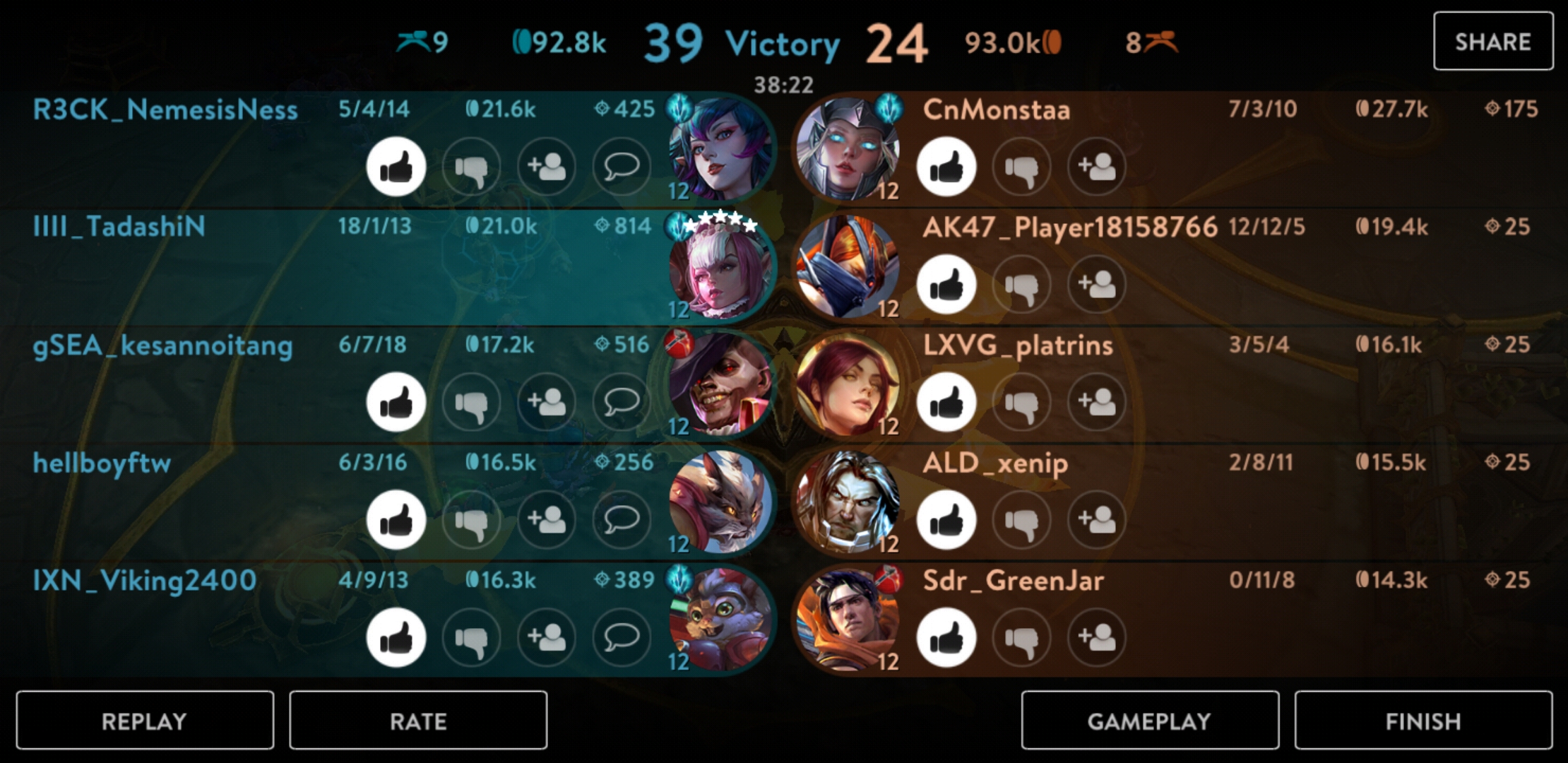Select IIII_TadashiN's hero portrait

[720, 268]
